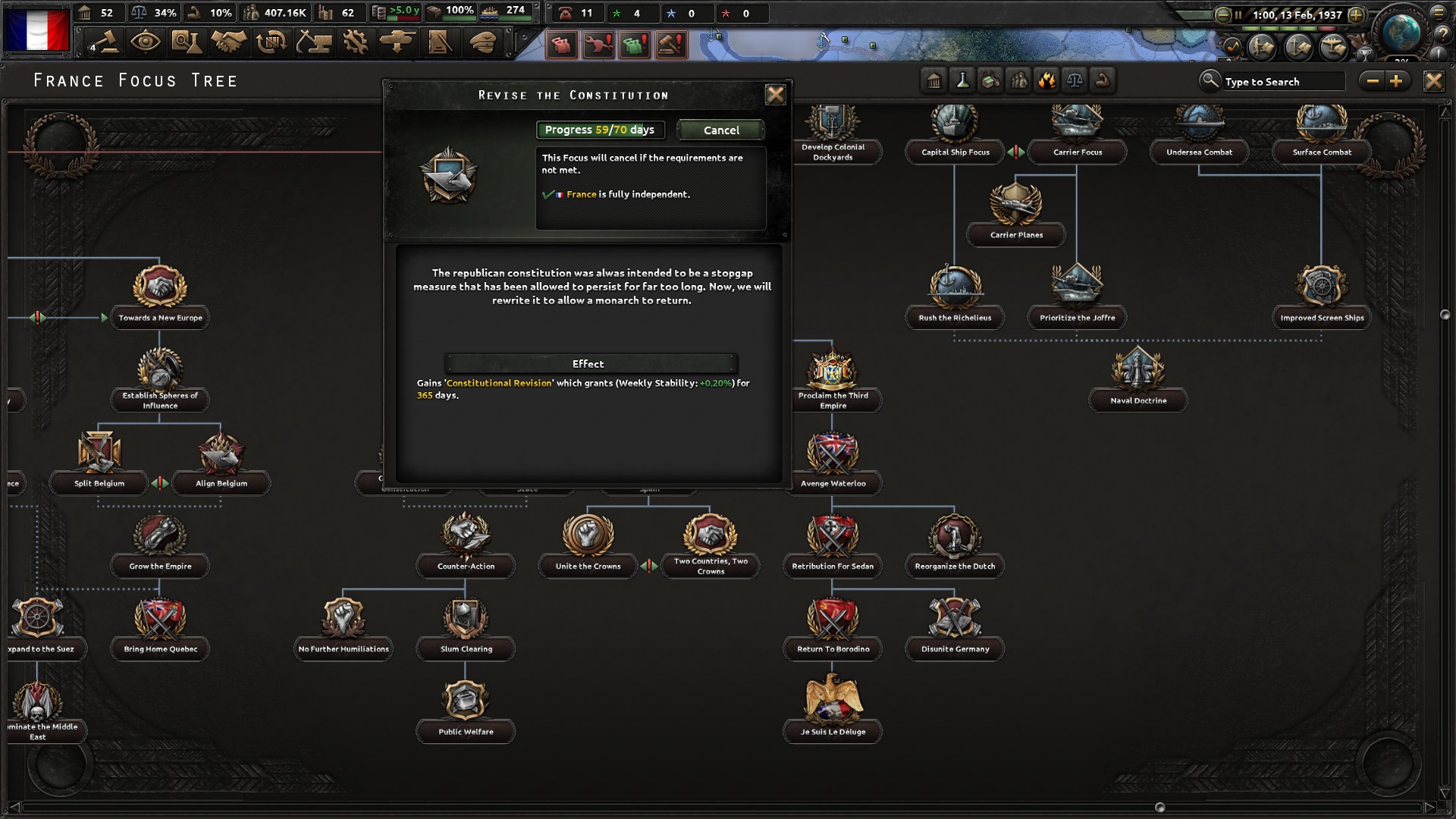
Task: Toggle the war focus fire filter
Action: coord(1047,79)
